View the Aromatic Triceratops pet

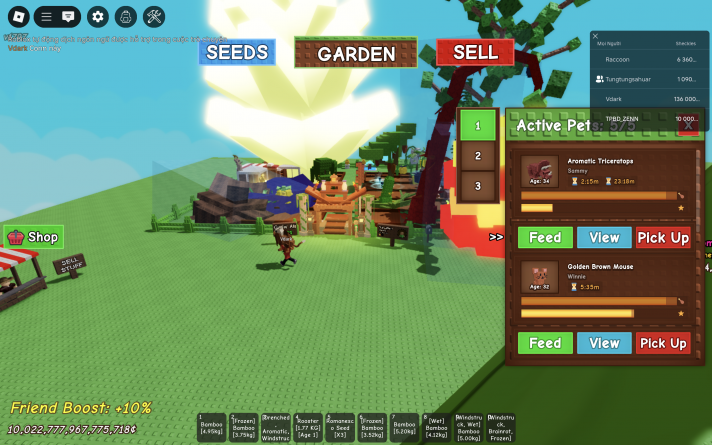pyautogui.click(x=604, y=237)
